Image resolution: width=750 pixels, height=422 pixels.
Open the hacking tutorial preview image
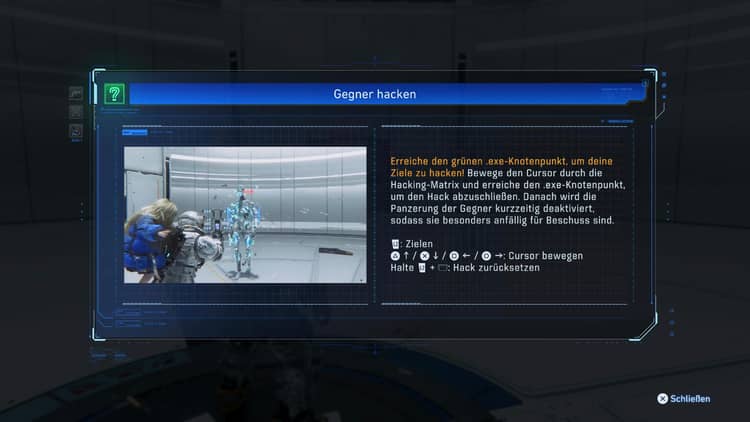245,214
